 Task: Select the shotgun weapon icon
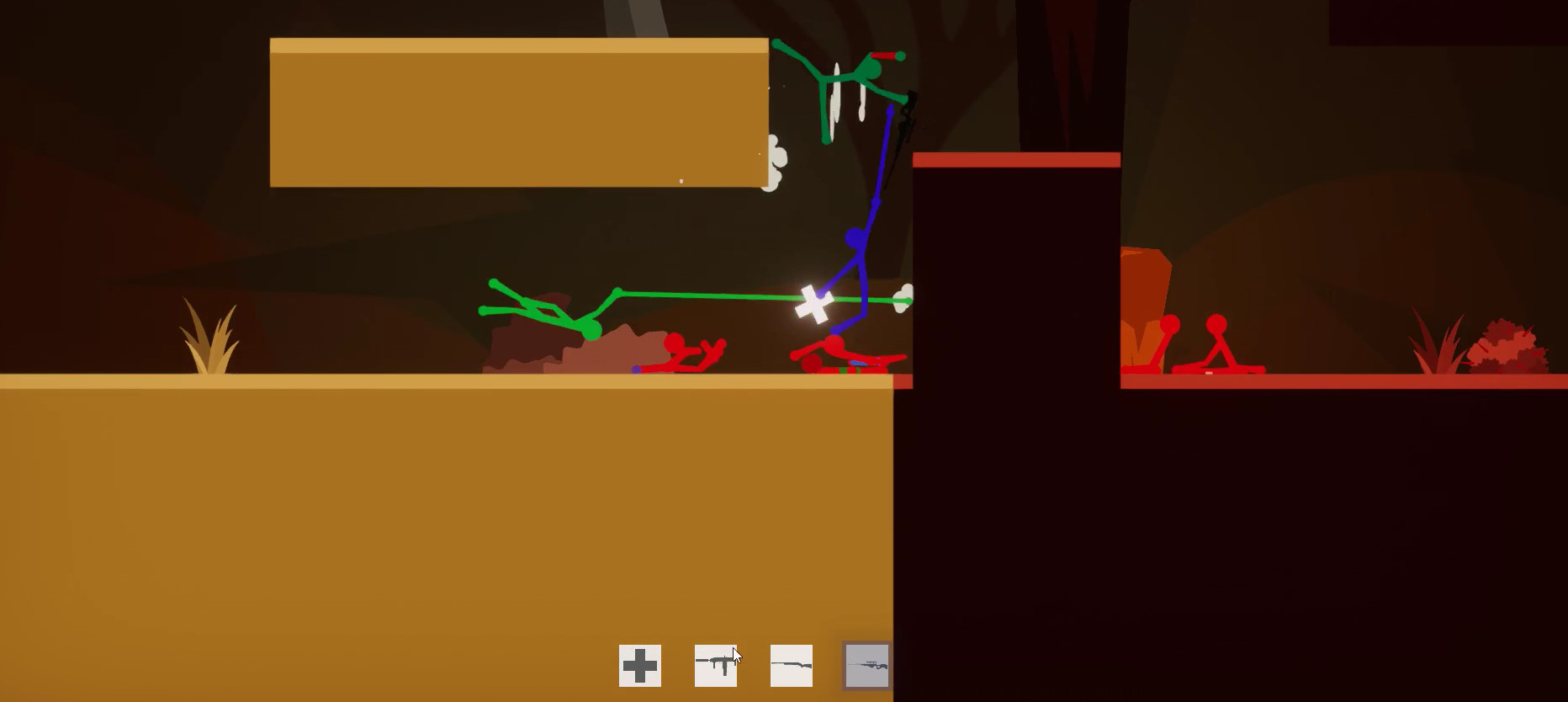pos(790,665)
